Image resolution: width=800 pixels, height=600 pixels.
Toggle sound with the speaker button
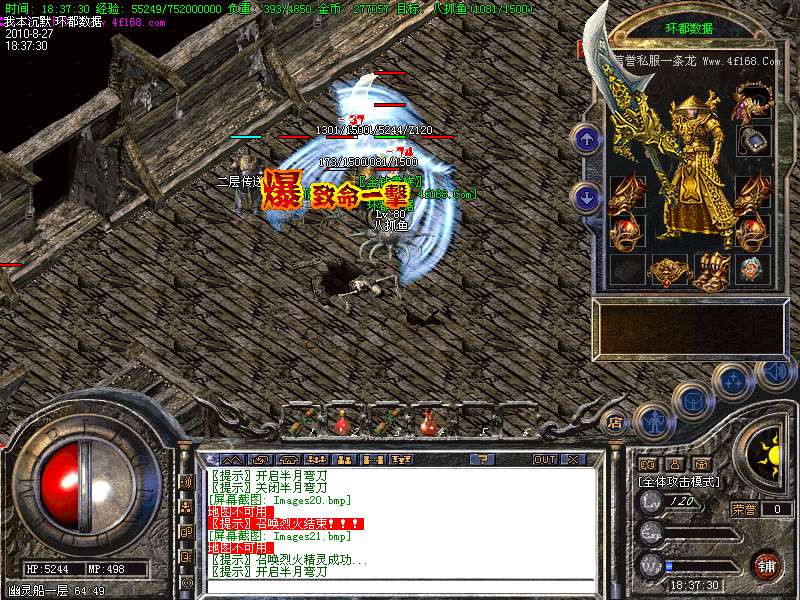point(773,372)
